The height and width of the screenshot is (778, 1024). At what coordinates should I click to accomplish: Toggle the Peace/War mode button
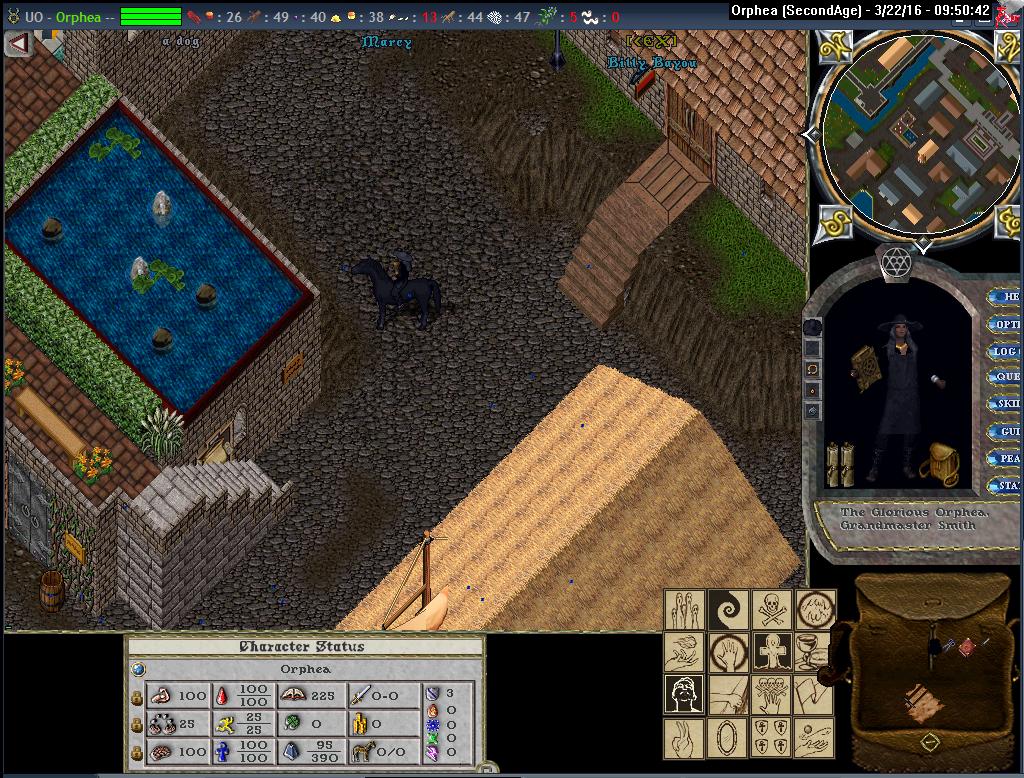point(1005,458)
